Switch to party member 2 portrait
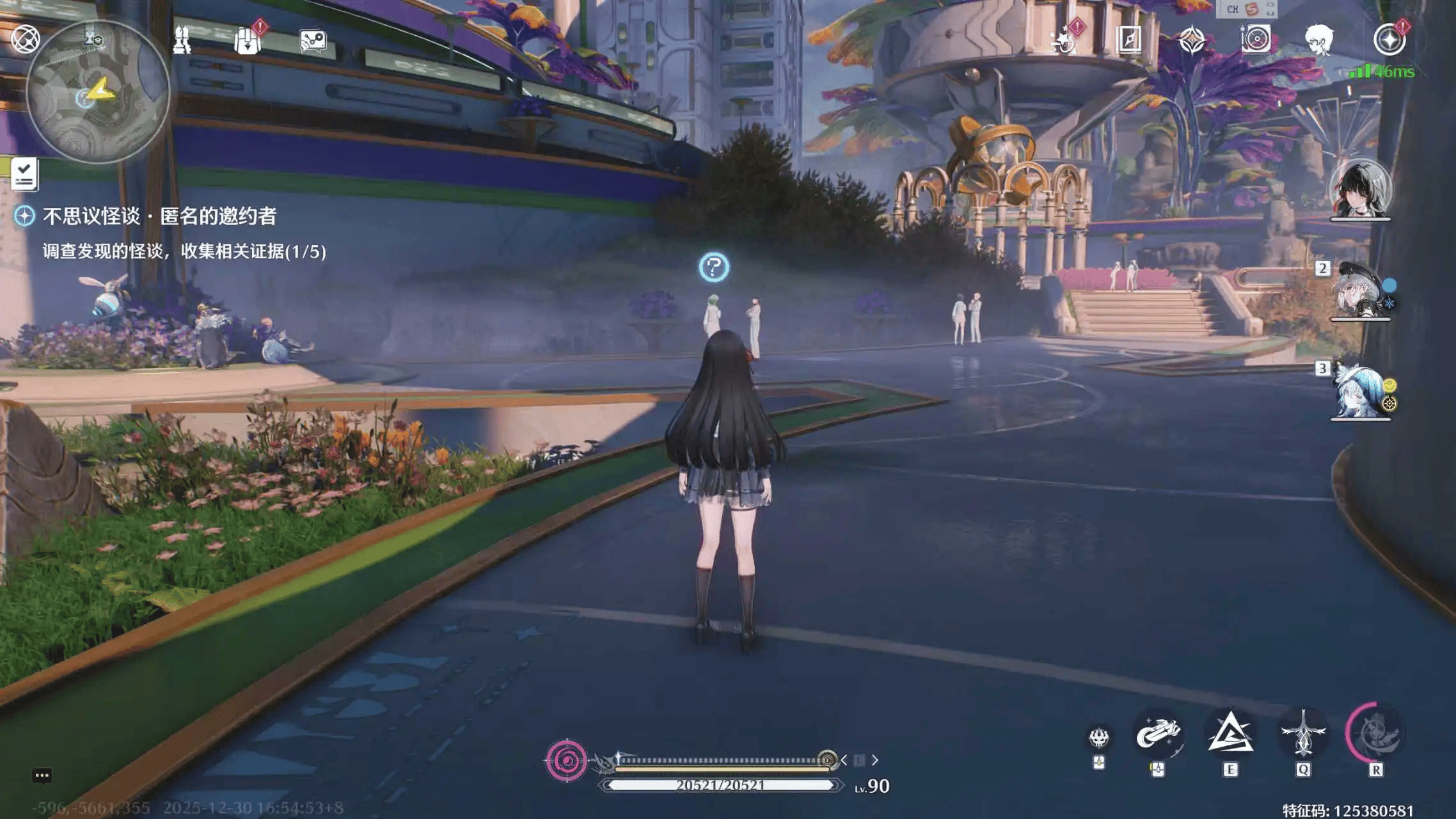The width and height of the screenshot is (1456, 819). (1360, 291)
